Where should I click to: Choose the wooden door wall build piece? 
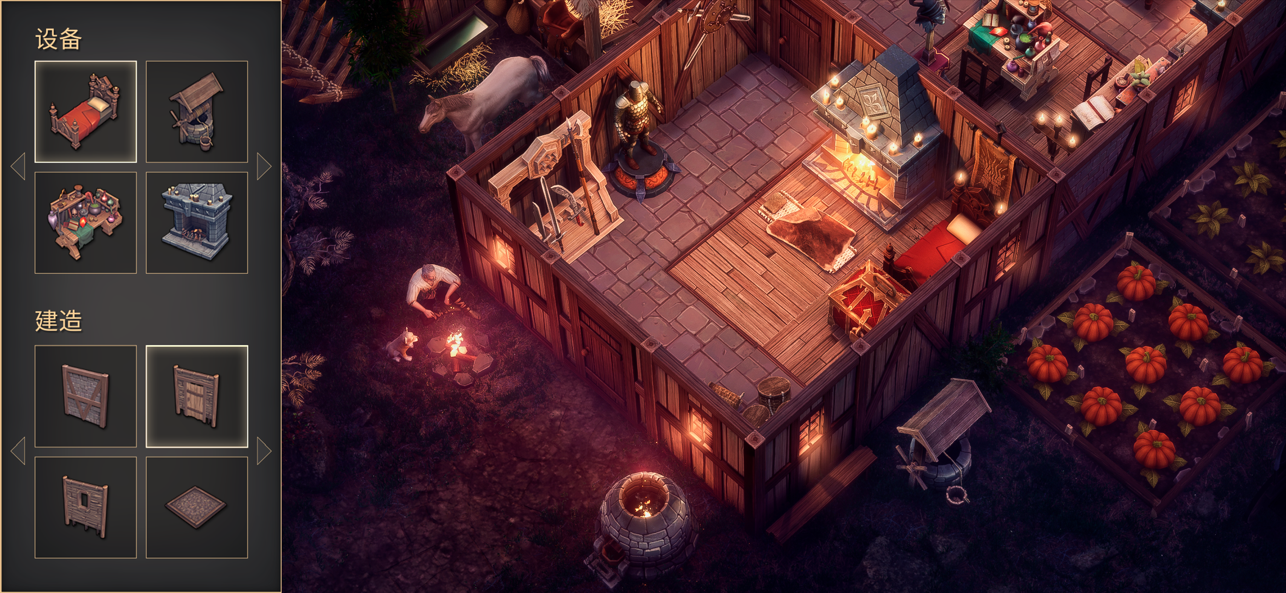coord(197,396)
